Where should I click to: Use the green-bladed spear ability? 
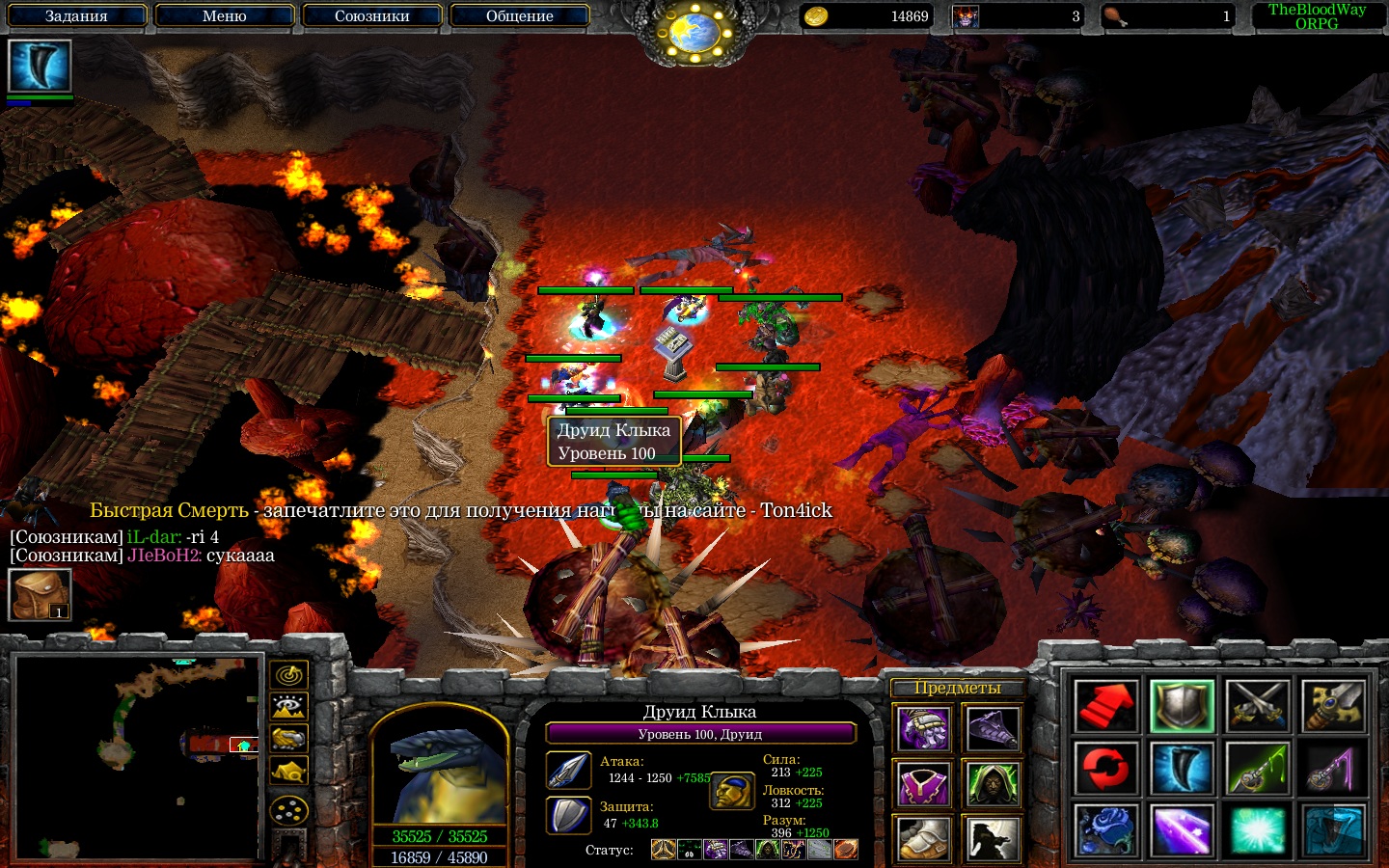pyautogui.click(x=1258, y=769)
